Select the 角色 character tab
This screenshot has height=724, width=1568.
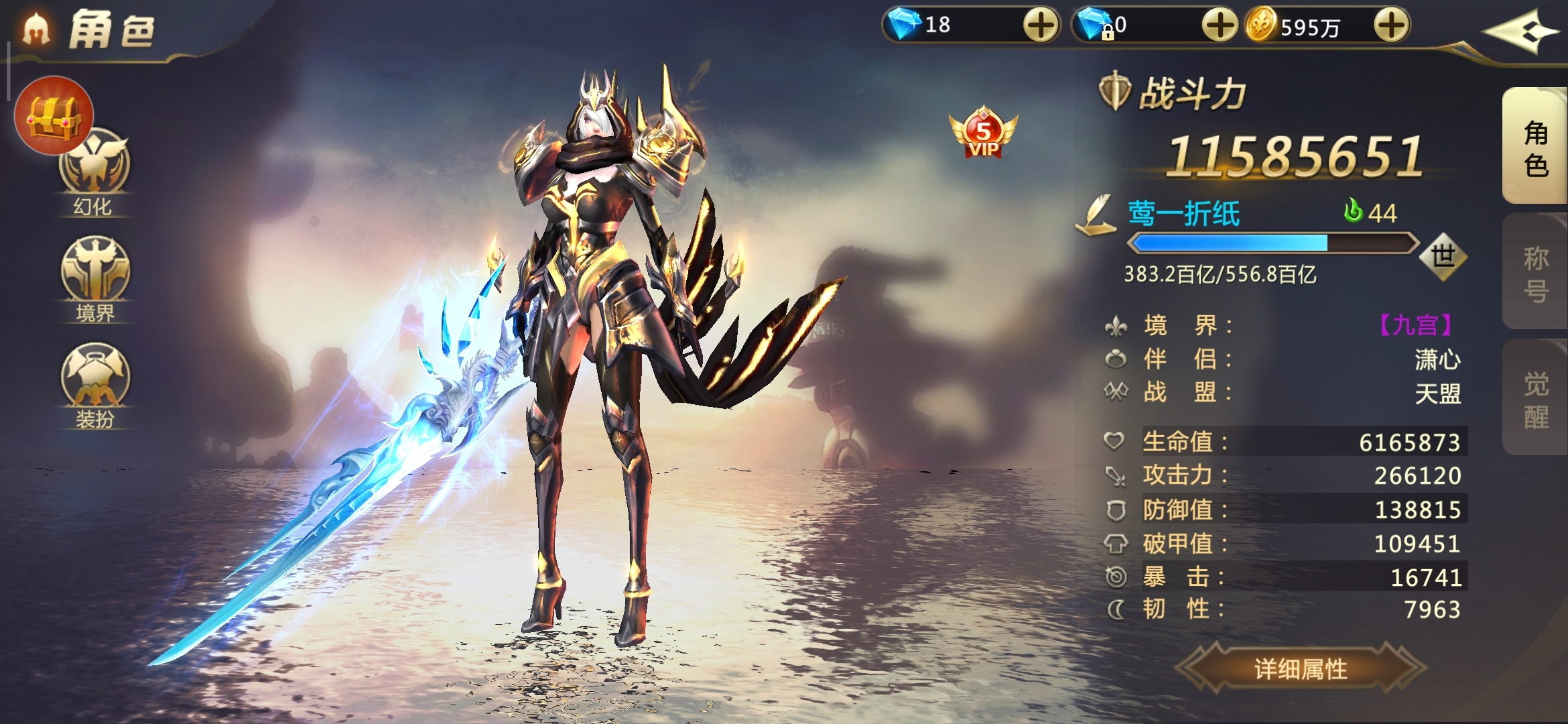[x=1535, y=147]
